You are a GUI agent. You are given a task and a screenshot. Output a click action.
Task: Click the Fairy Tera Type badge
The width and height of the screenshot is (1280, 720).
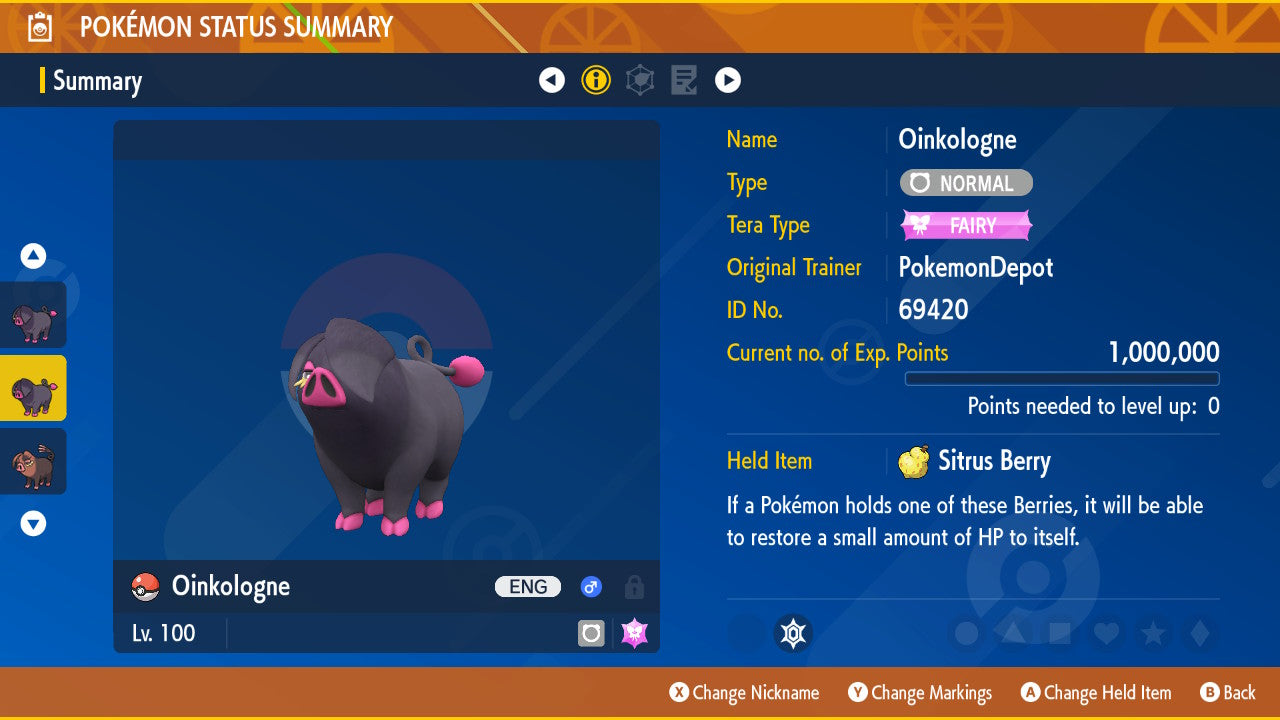966,225
